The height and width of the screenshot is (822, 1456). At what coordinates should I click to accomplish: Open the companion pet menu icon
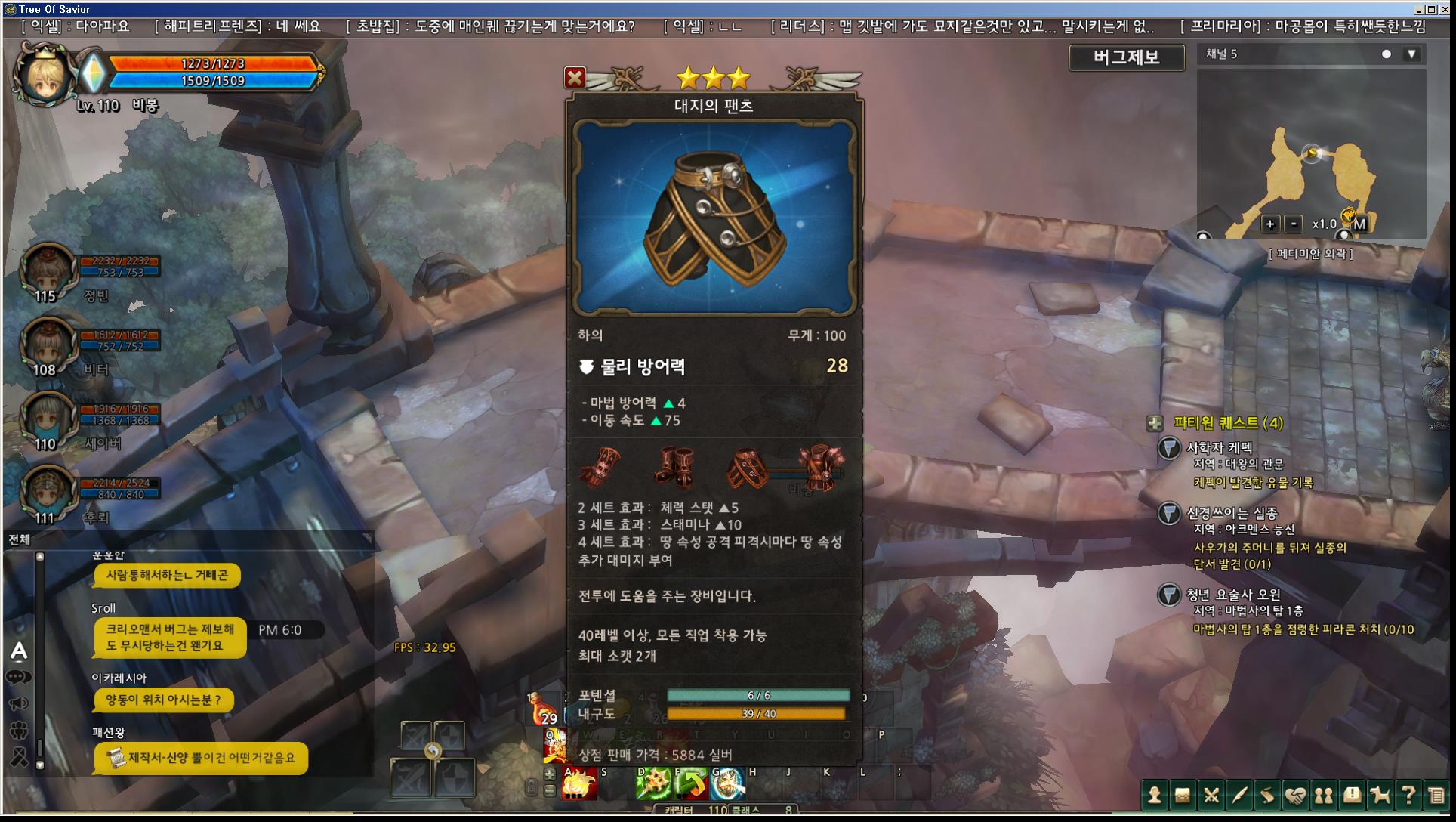[x=1380, y=795]
